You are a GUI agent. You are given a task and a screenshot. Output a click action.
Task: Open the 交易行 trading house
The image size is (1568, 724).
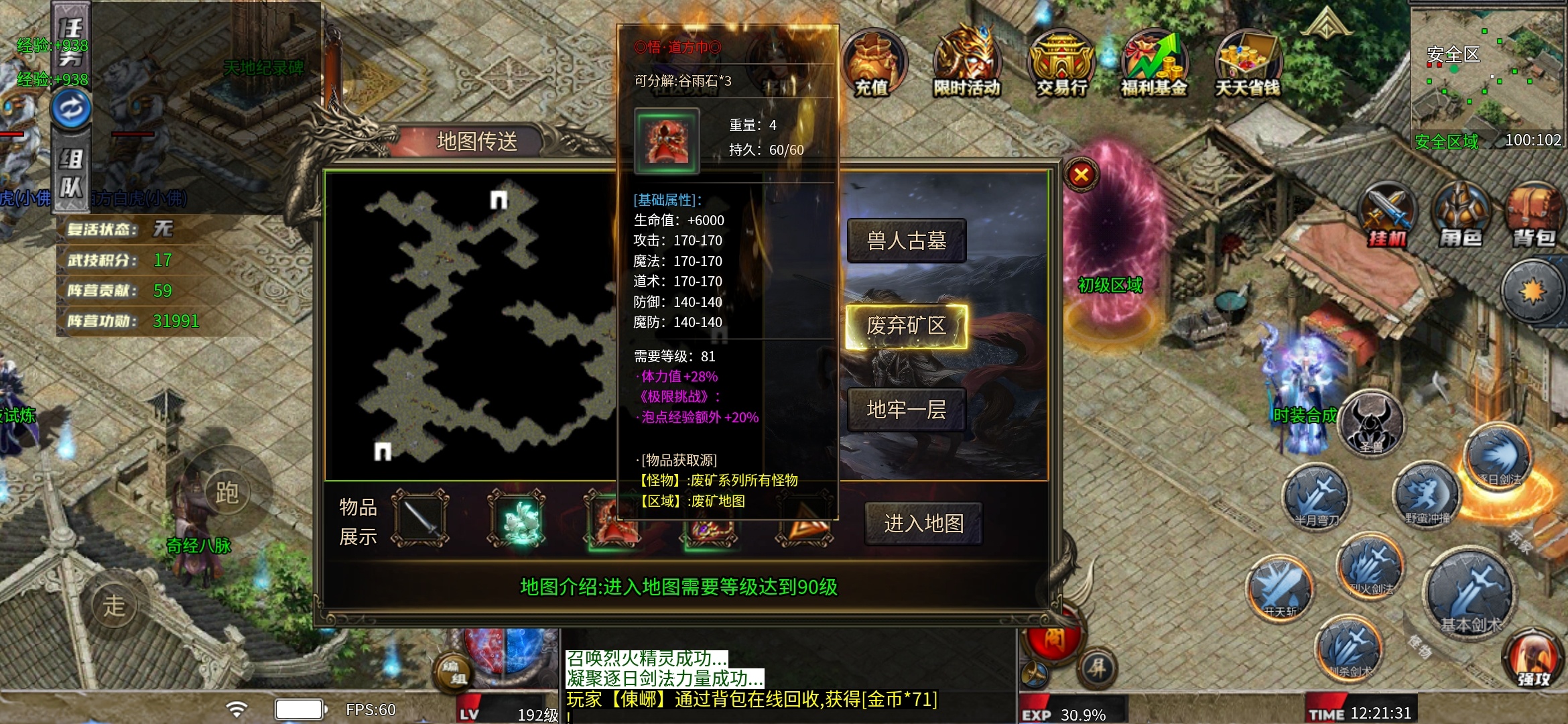point(1061,65)
